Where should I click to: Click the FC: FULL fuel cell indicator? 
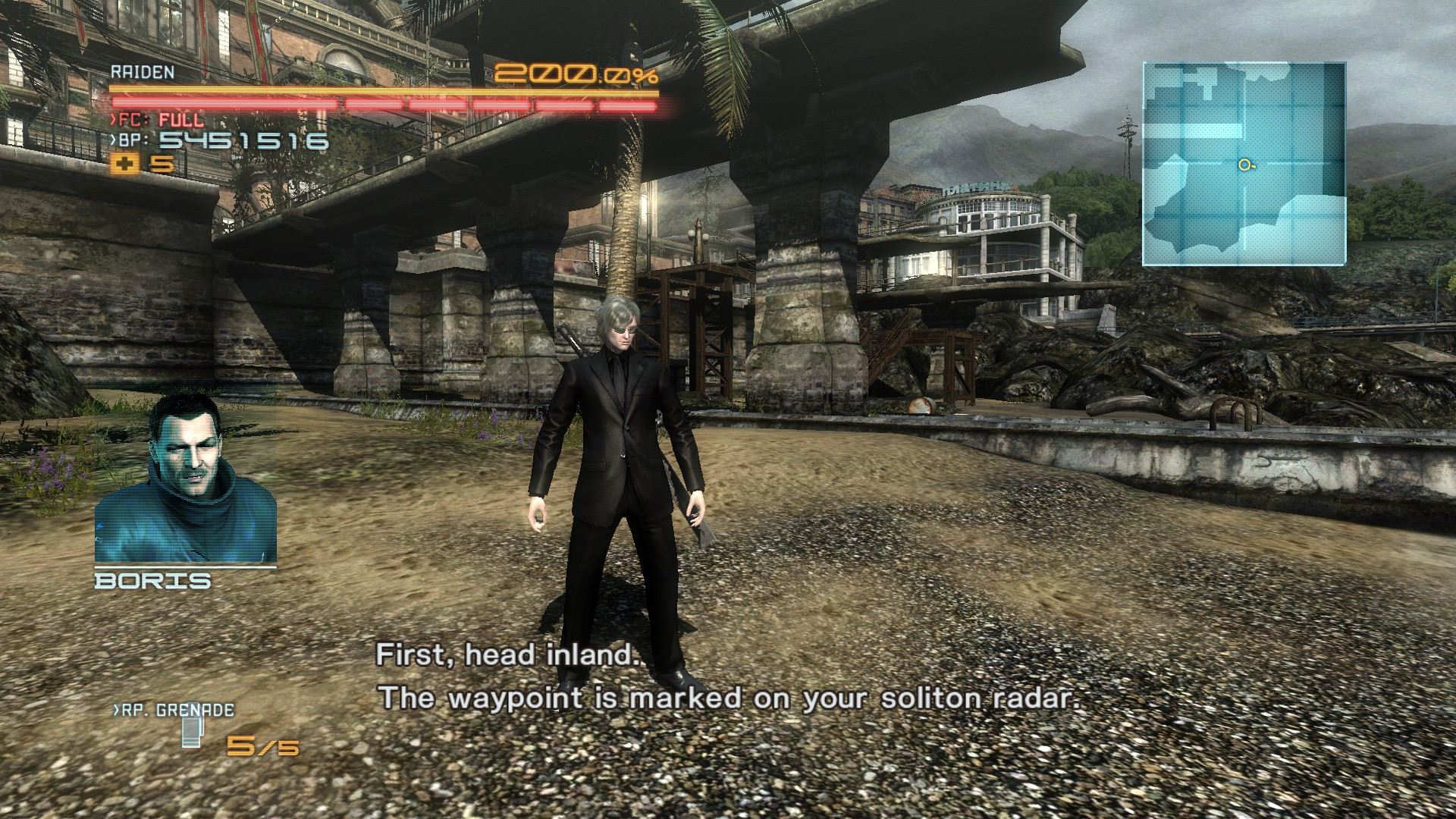[x=159, y=119]
